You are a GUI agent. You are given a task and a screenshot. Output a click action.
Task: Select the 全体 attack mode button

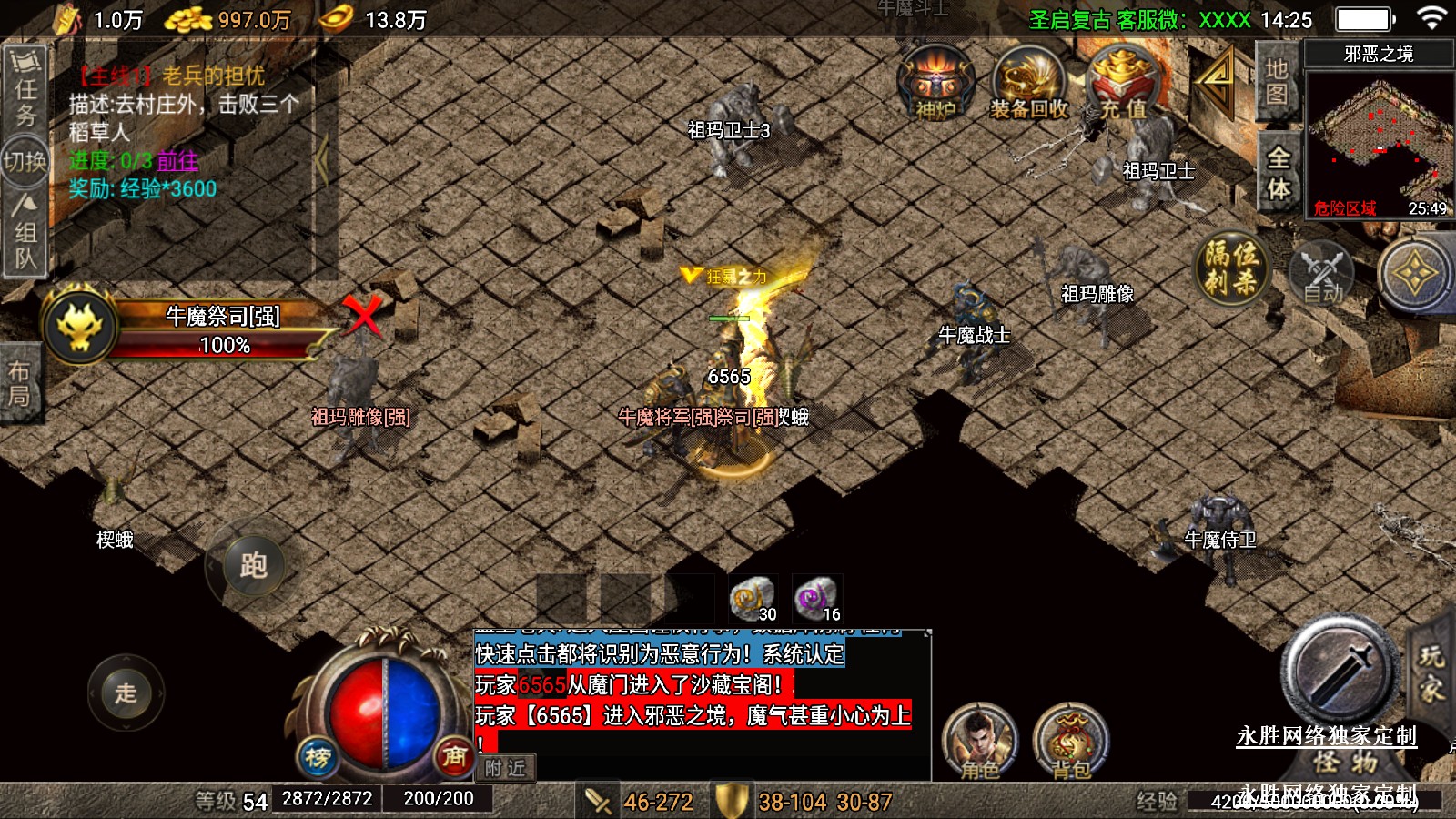(x=1278, y=173)
